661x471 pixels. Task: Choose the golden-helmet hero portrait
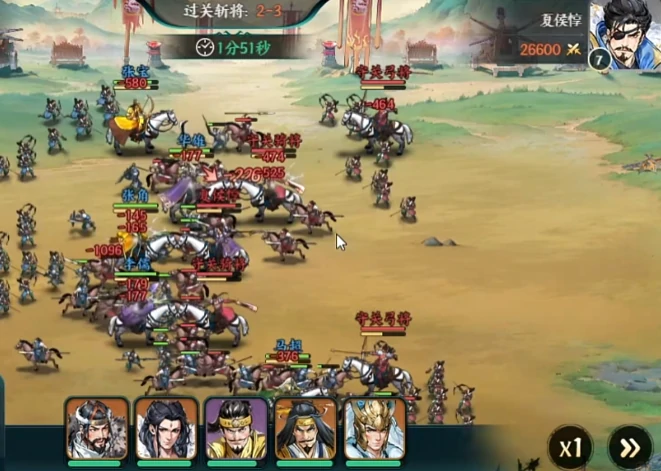coord(375,429)
